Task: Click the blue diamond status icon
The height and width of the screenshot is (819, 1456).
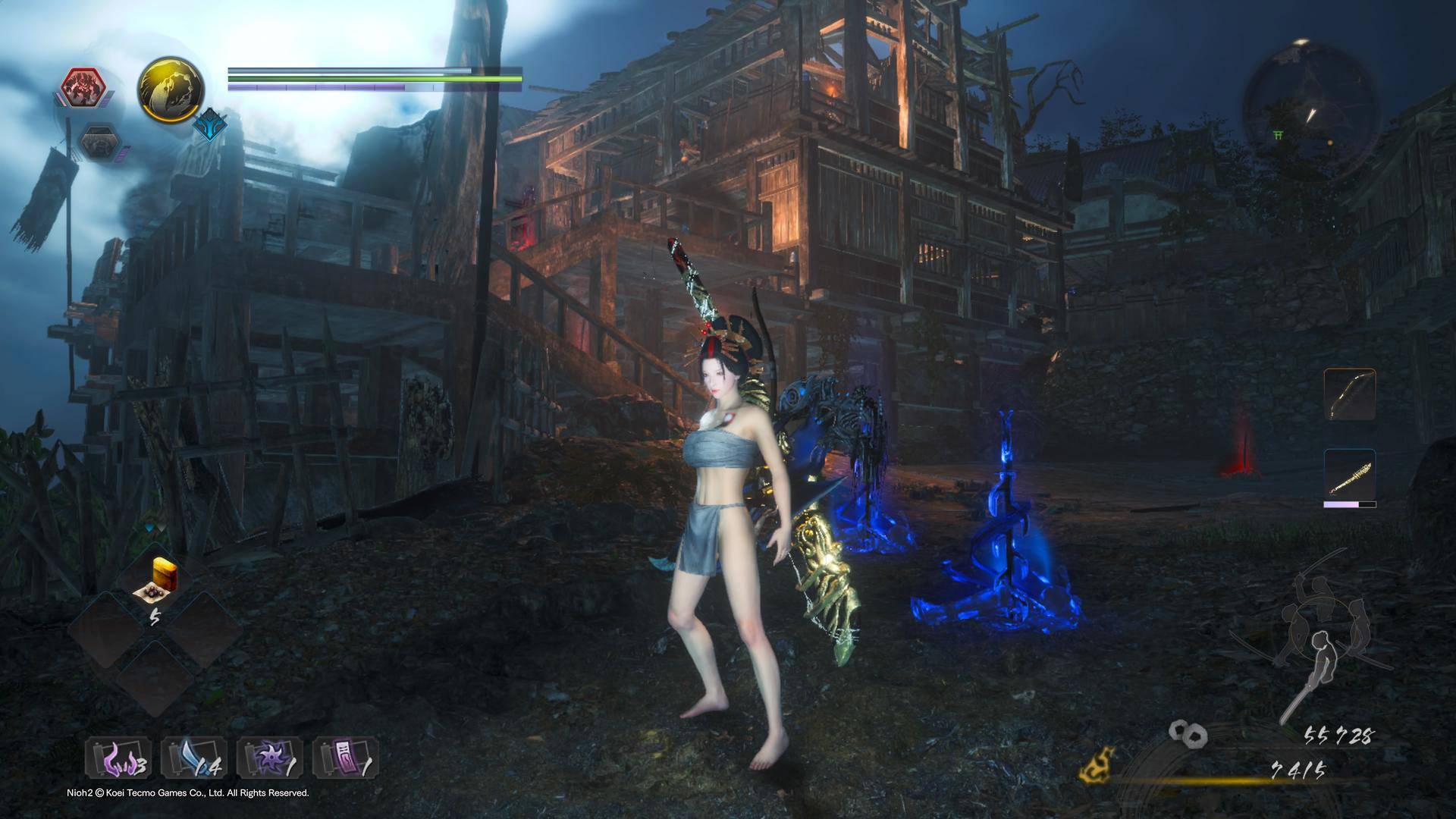Action: [x=209, y=126]
